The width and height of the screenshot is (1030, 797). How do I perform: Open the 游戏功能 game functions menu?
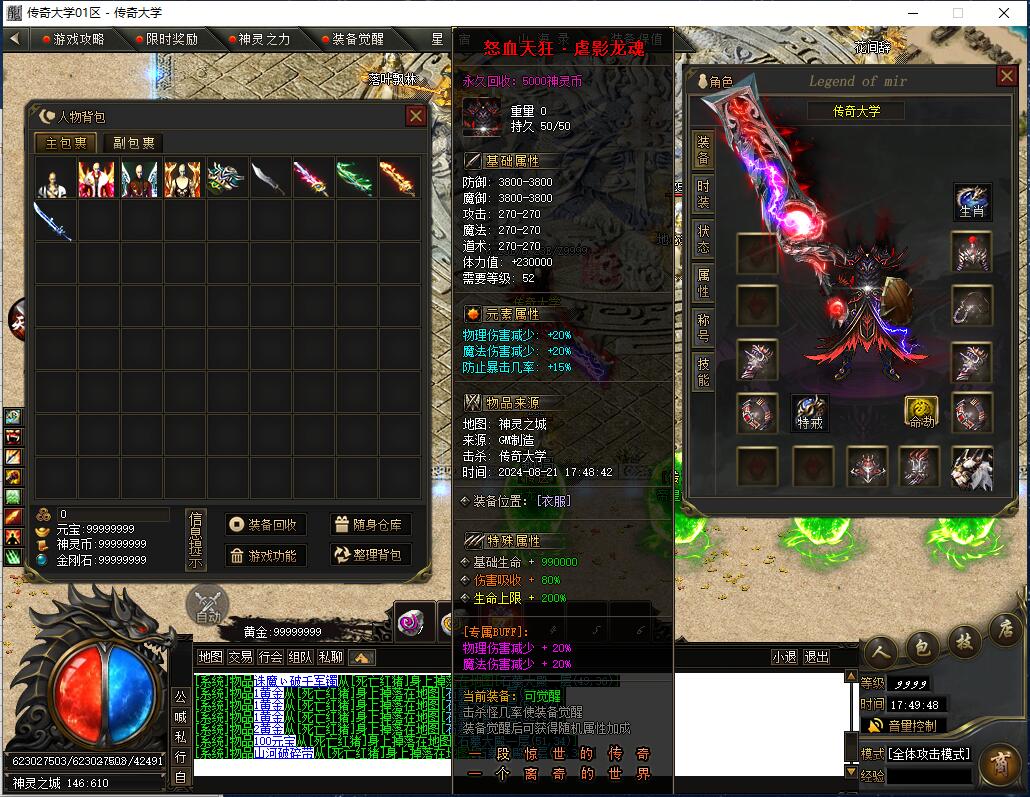[x=262, y=555]
